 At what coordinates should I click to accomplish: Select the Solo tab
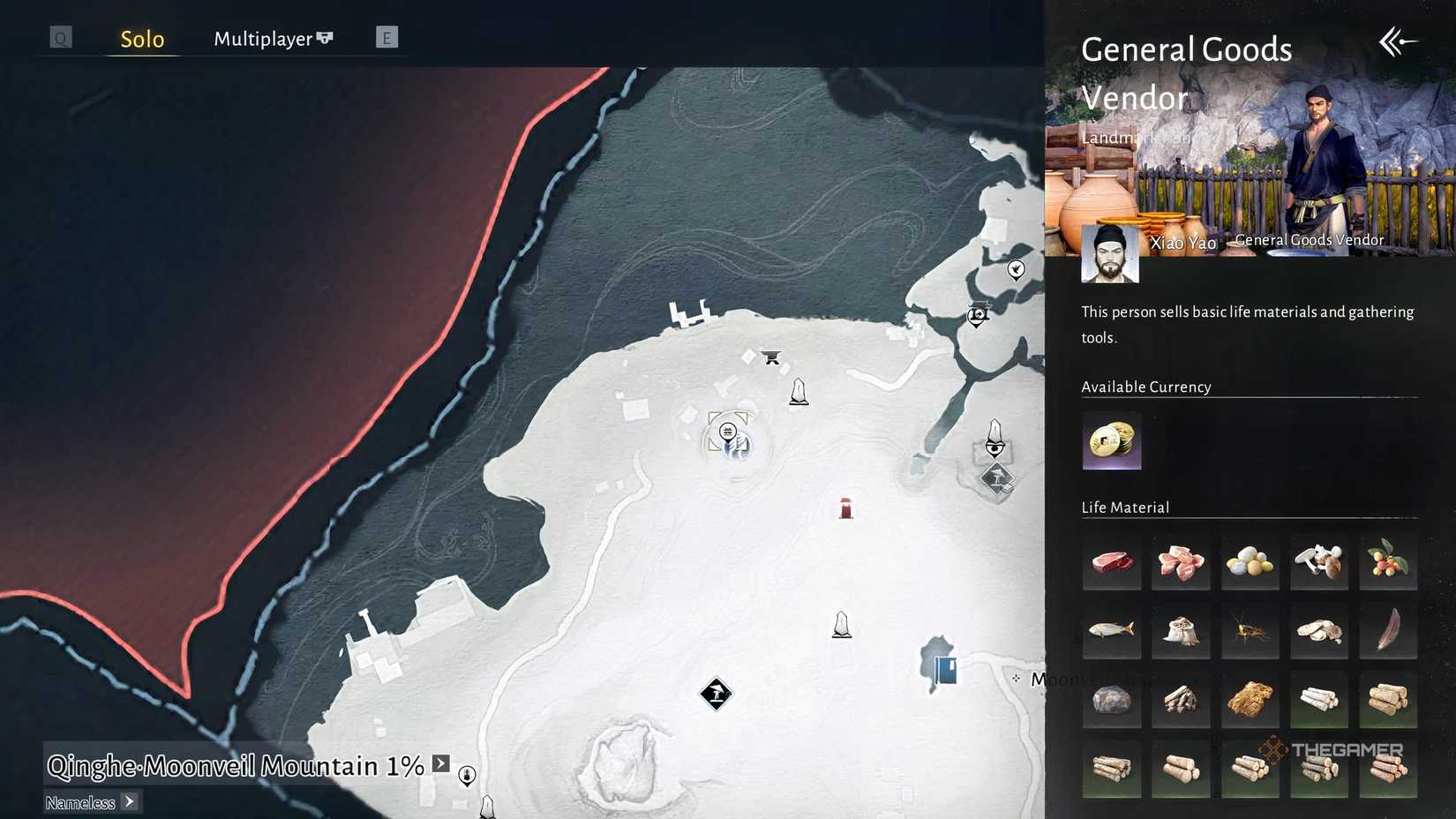coord(141,39)
